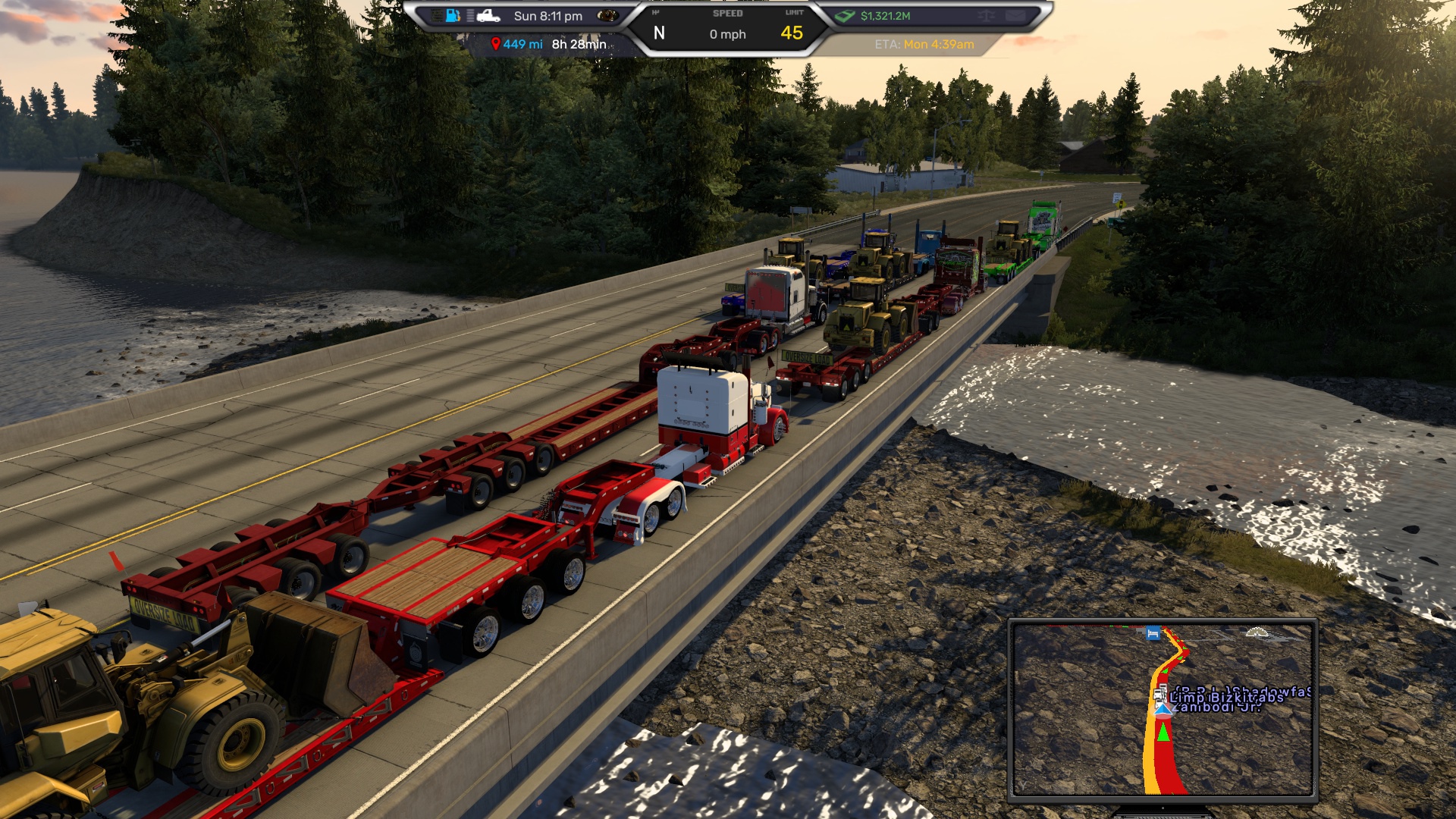Select the bed rest-stop marker on the minimap
Image resolution: width=1456 pixels, height=819 pixels.
1153,633
